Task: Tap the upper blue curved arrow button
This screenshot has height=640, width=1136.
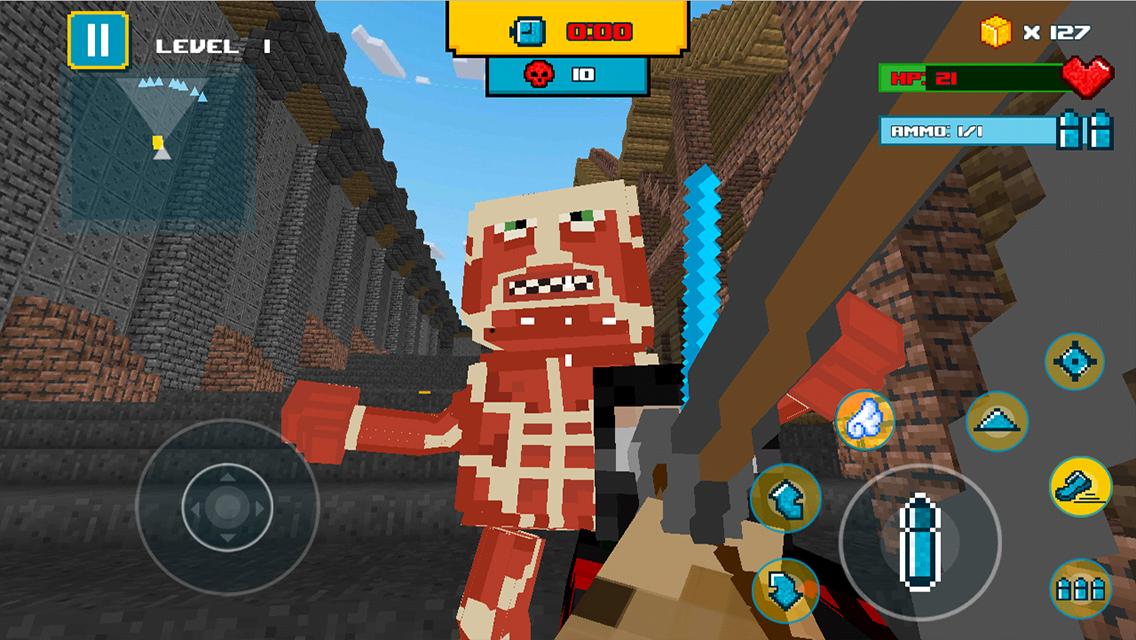Action: (785, 497)
